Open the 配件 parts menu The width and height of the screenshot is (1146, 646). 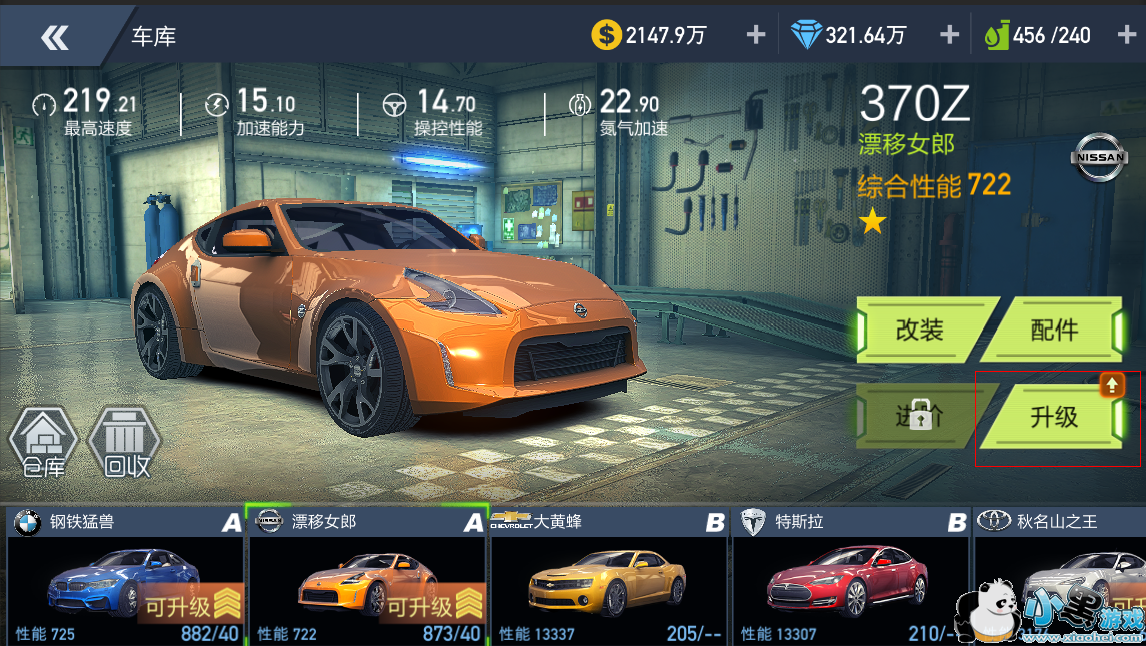click(x=1053, y=330)
